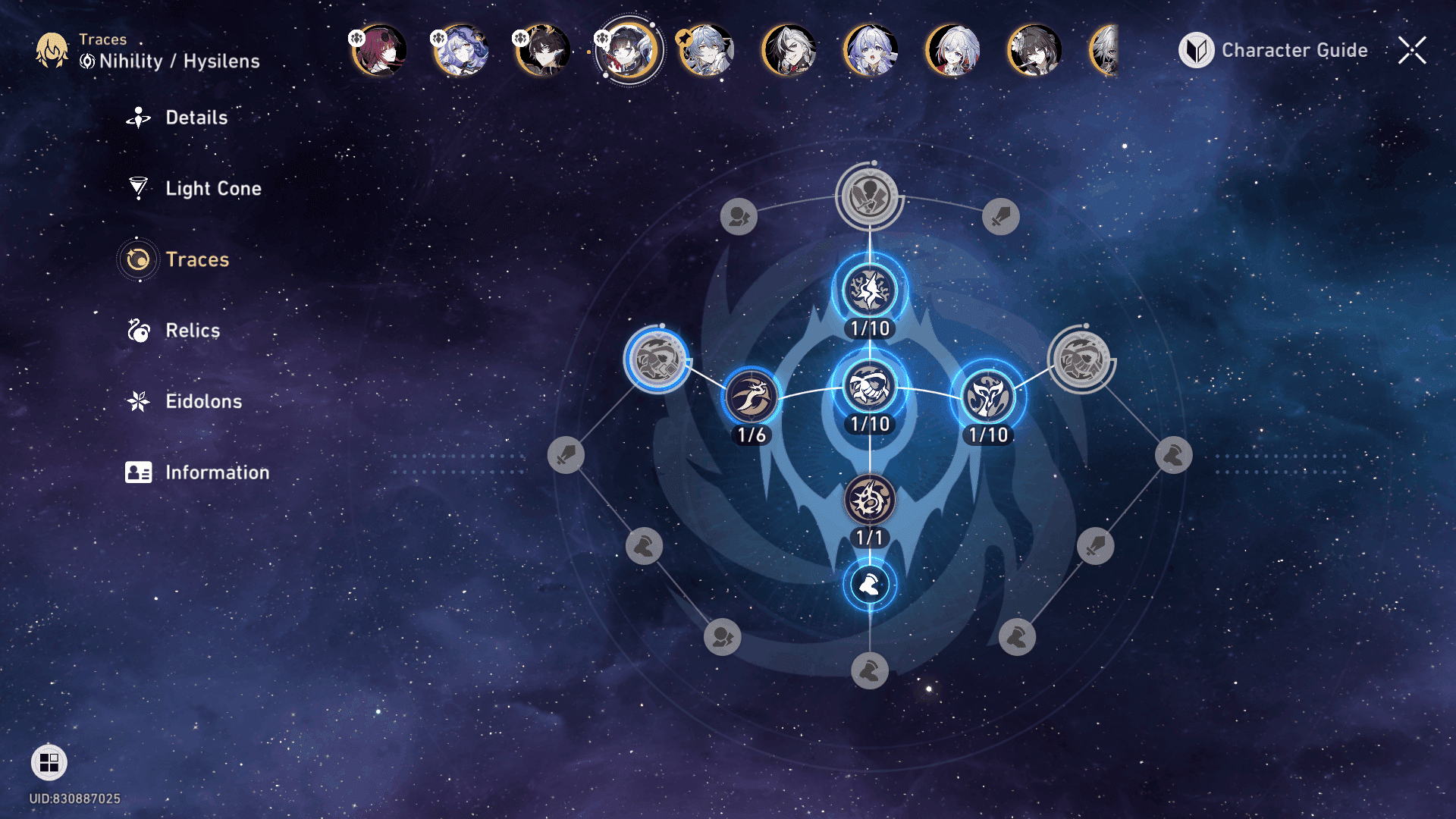Open the four-square grid menu button

pyautogui.click(x=49, y=762)
